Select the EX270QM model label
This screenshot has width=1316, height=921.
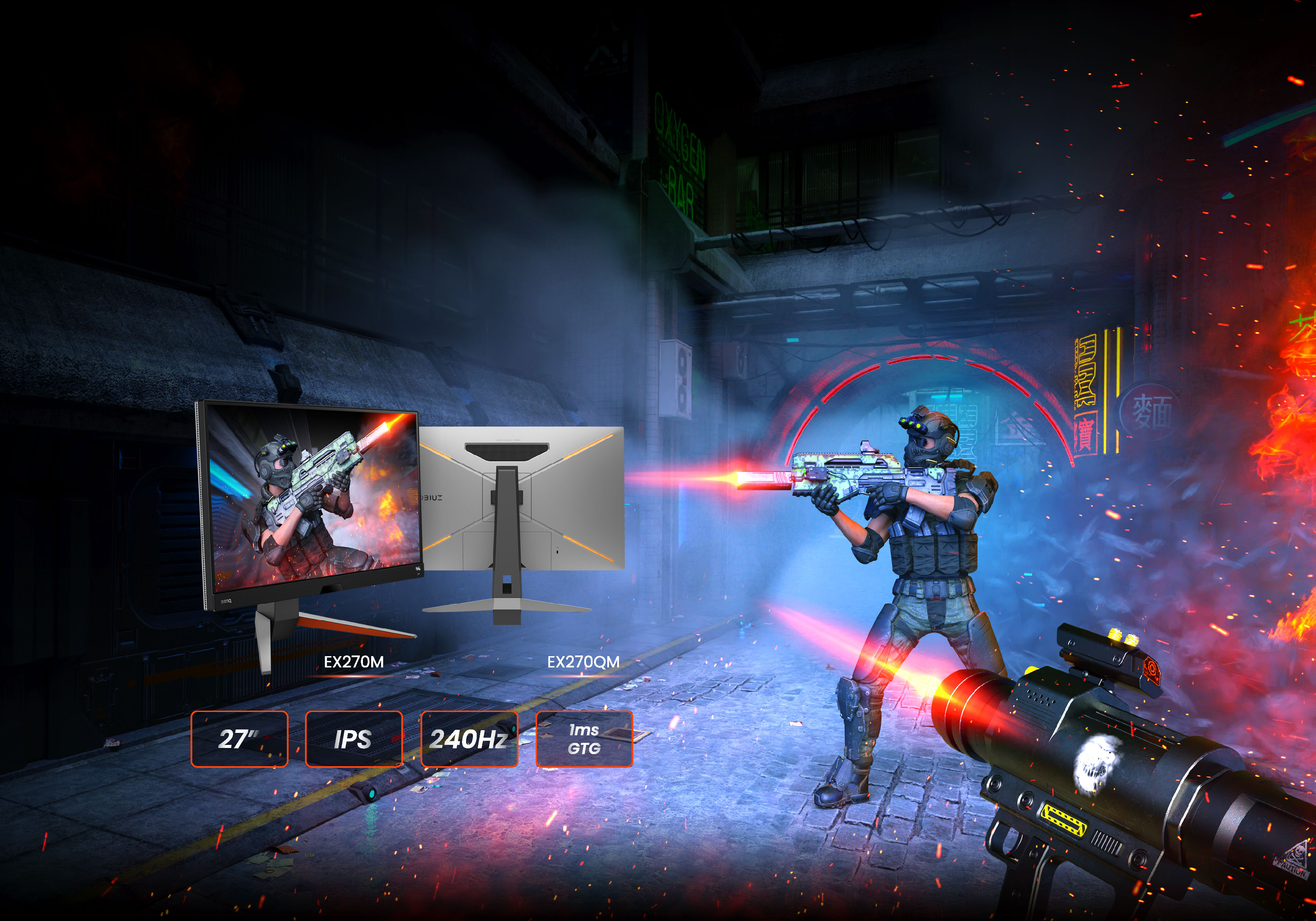(583, 663)
